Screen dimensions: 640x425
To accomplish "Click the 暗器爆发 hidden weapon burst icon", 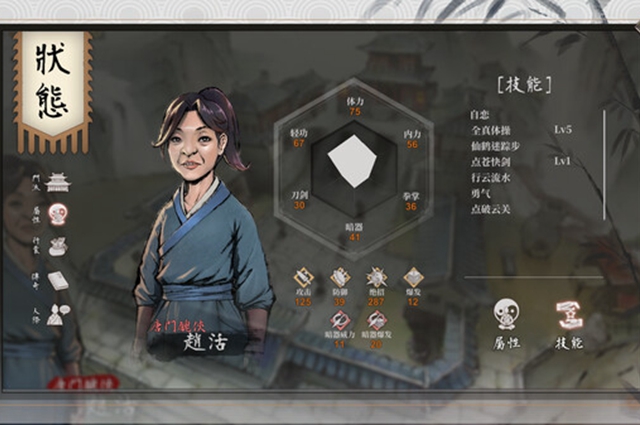I will coord(377,320).
